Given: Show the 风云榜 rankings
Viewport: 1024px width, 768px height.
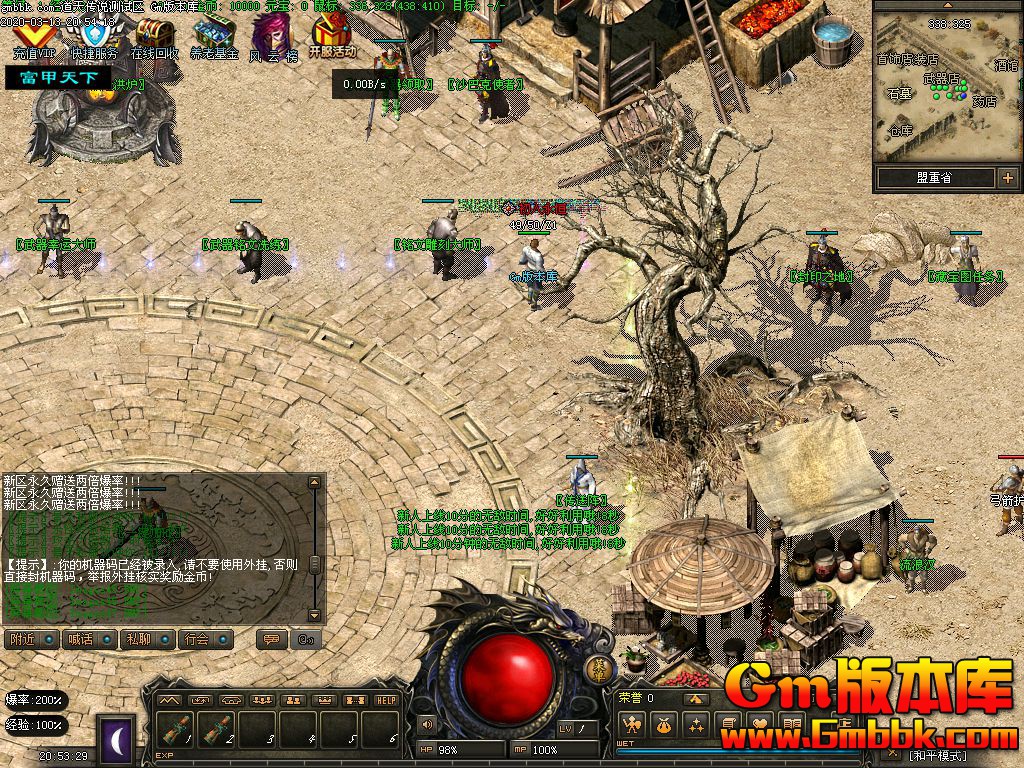Looking at the screenshot, I should point(272,36).
